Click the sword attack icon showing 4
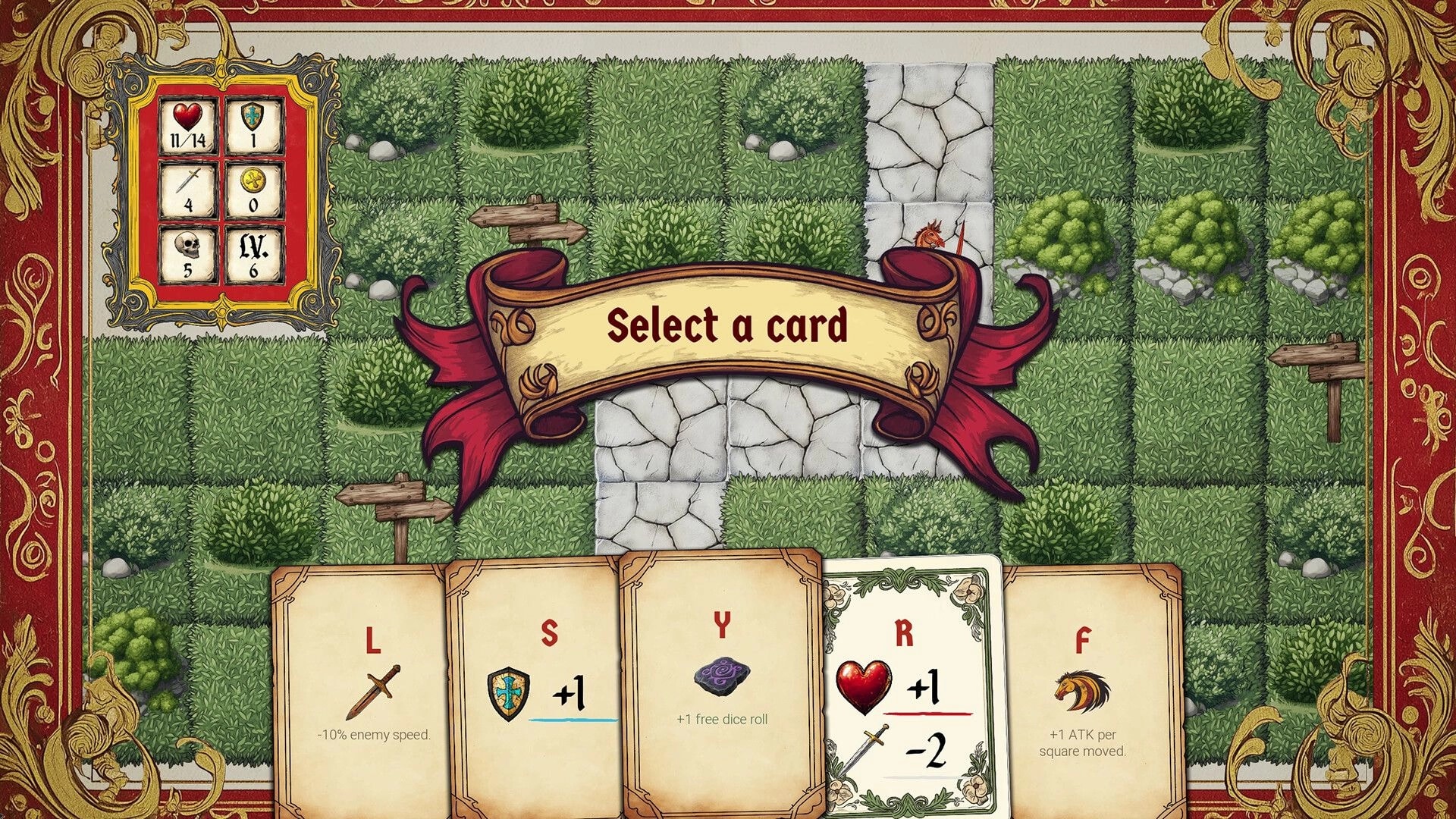Screen dimensions: 1456x819 187,187
